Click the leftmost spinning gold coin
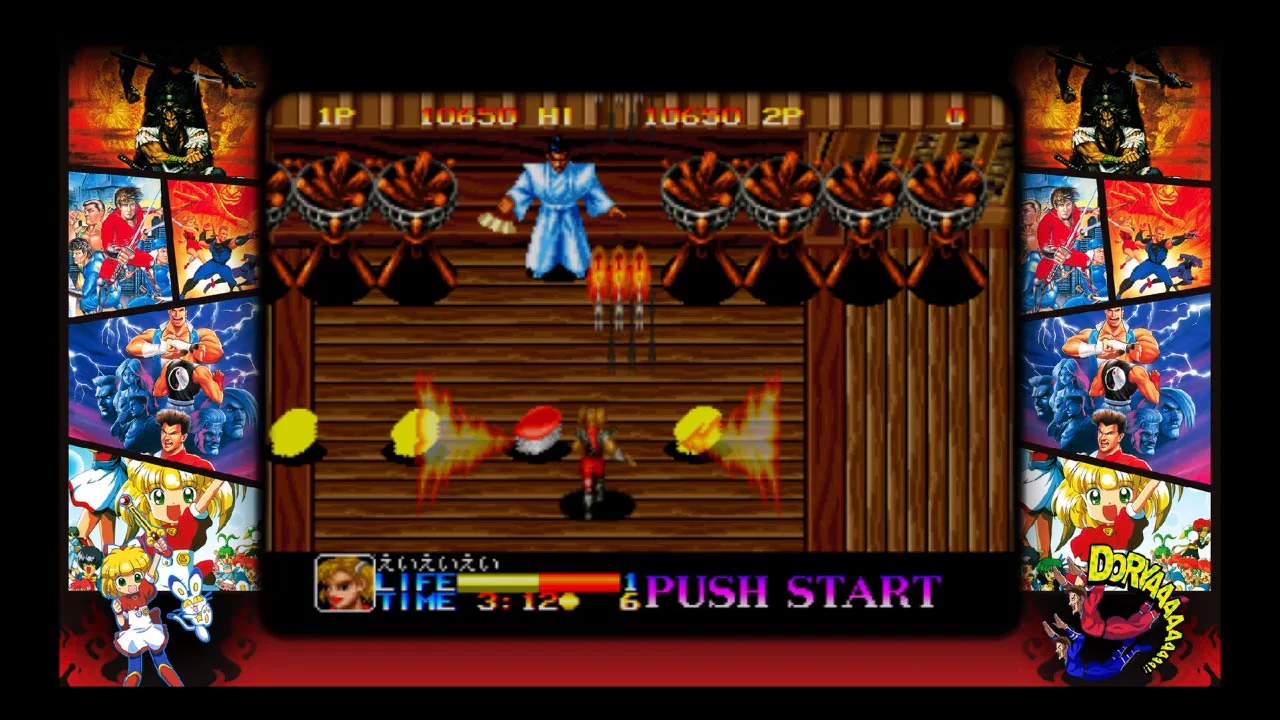The width and height of the screenshot is (1280, 720). [295, 430]
